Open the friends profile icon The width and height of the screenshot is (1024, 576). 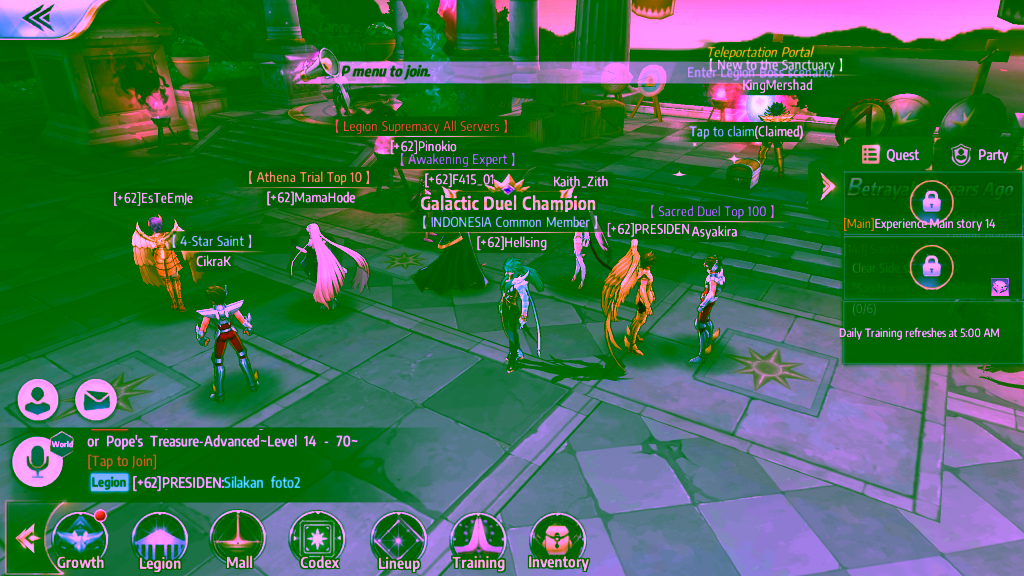coord(39,400)
